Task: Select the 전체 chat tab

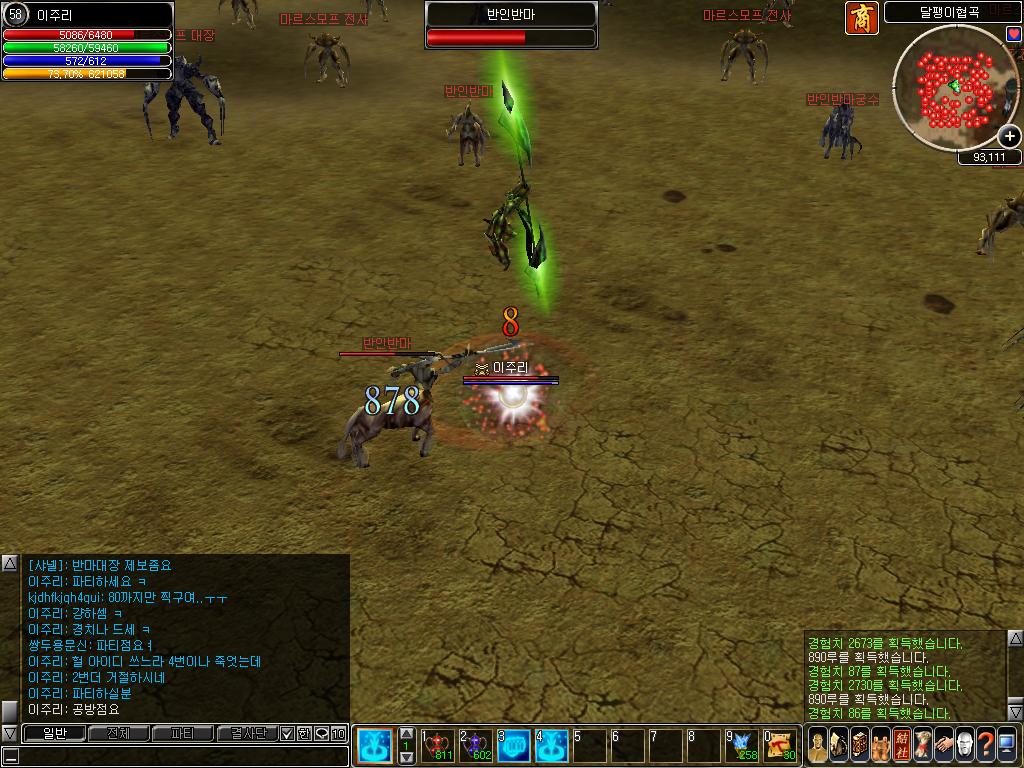Action: 118,733
